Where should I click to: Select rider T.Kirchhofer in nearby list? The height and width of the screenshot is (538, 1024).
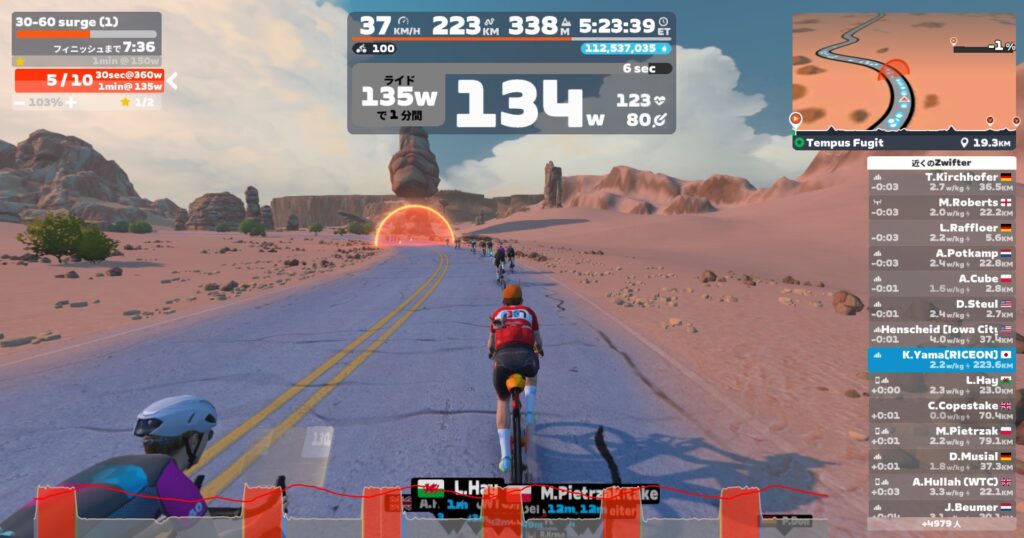941,182
